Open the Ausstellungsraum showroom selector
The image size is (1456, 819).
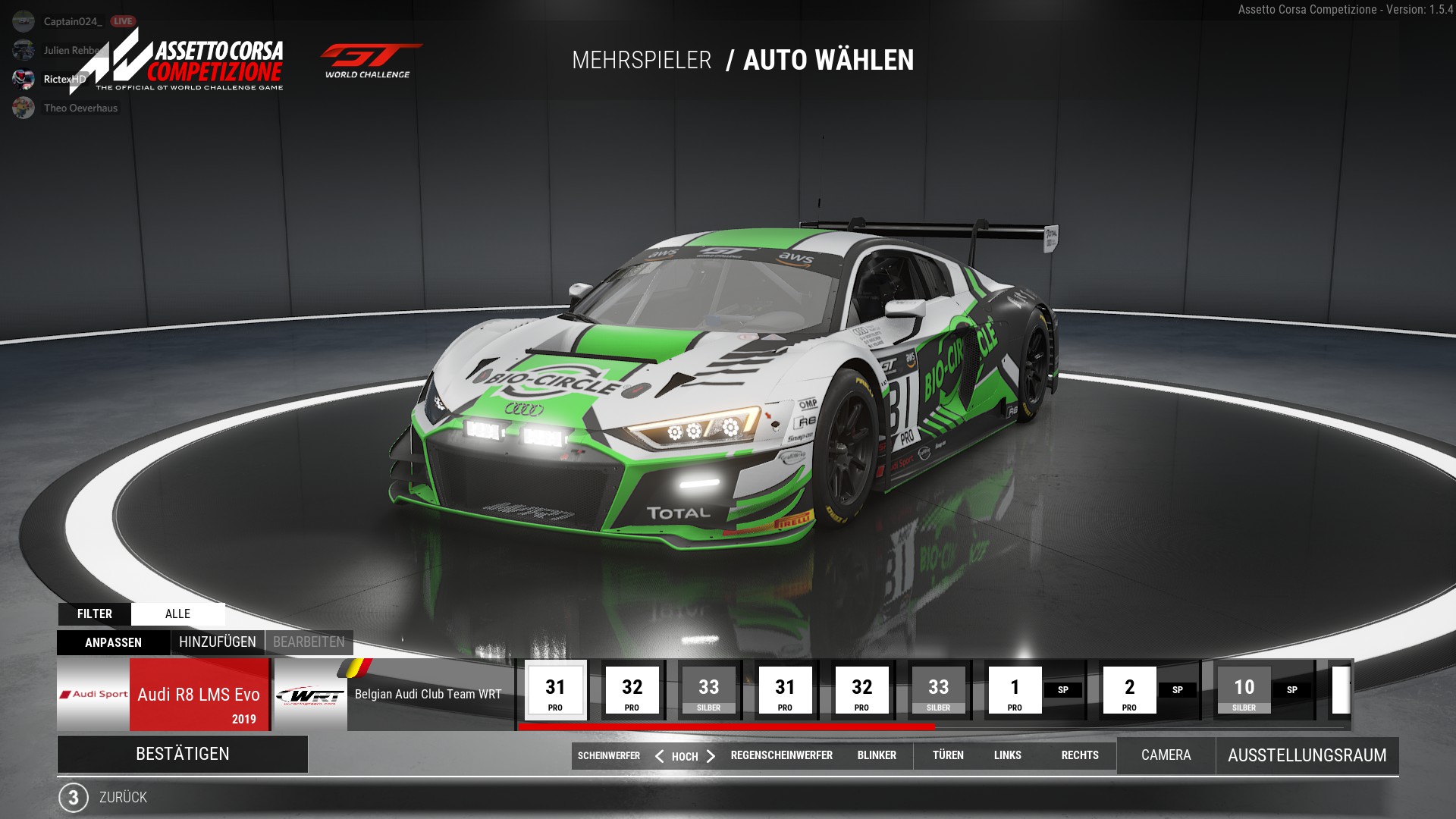click(x=1307, y=755)
